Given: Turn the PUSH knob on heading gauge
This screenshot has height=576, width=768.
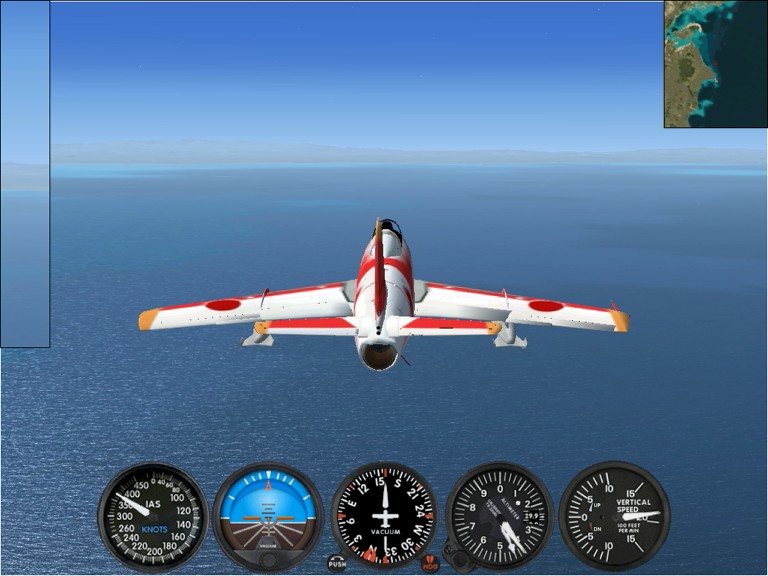Looking at the screenshot, I should tap(337, 563).
